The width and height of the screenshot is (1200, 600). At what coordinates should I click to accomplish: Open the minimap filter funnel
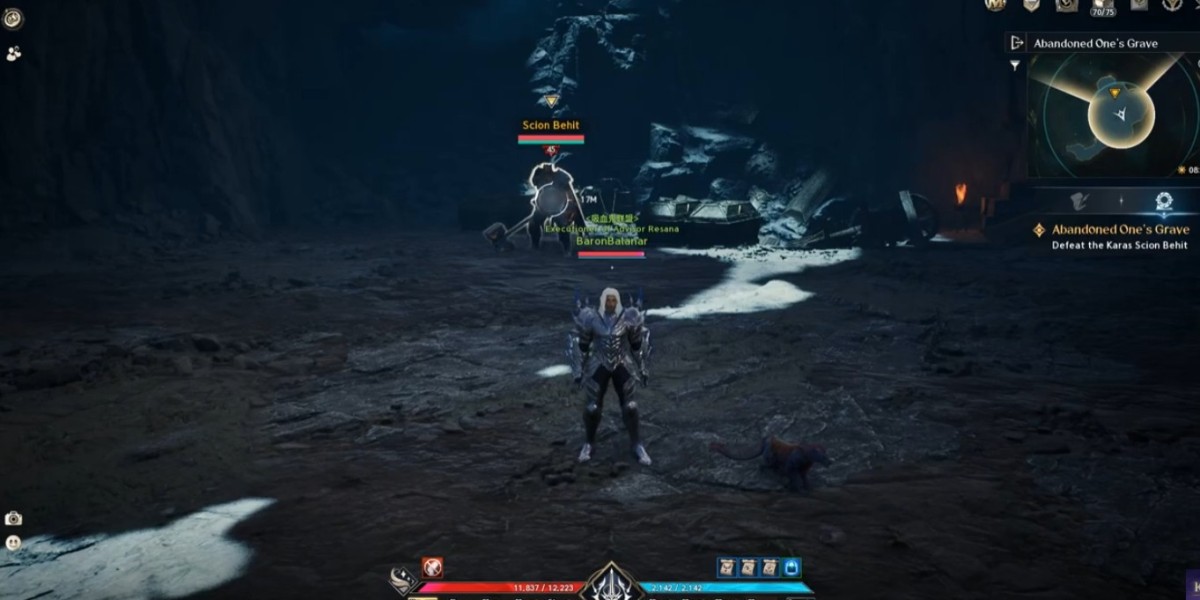pos(1016,65)
